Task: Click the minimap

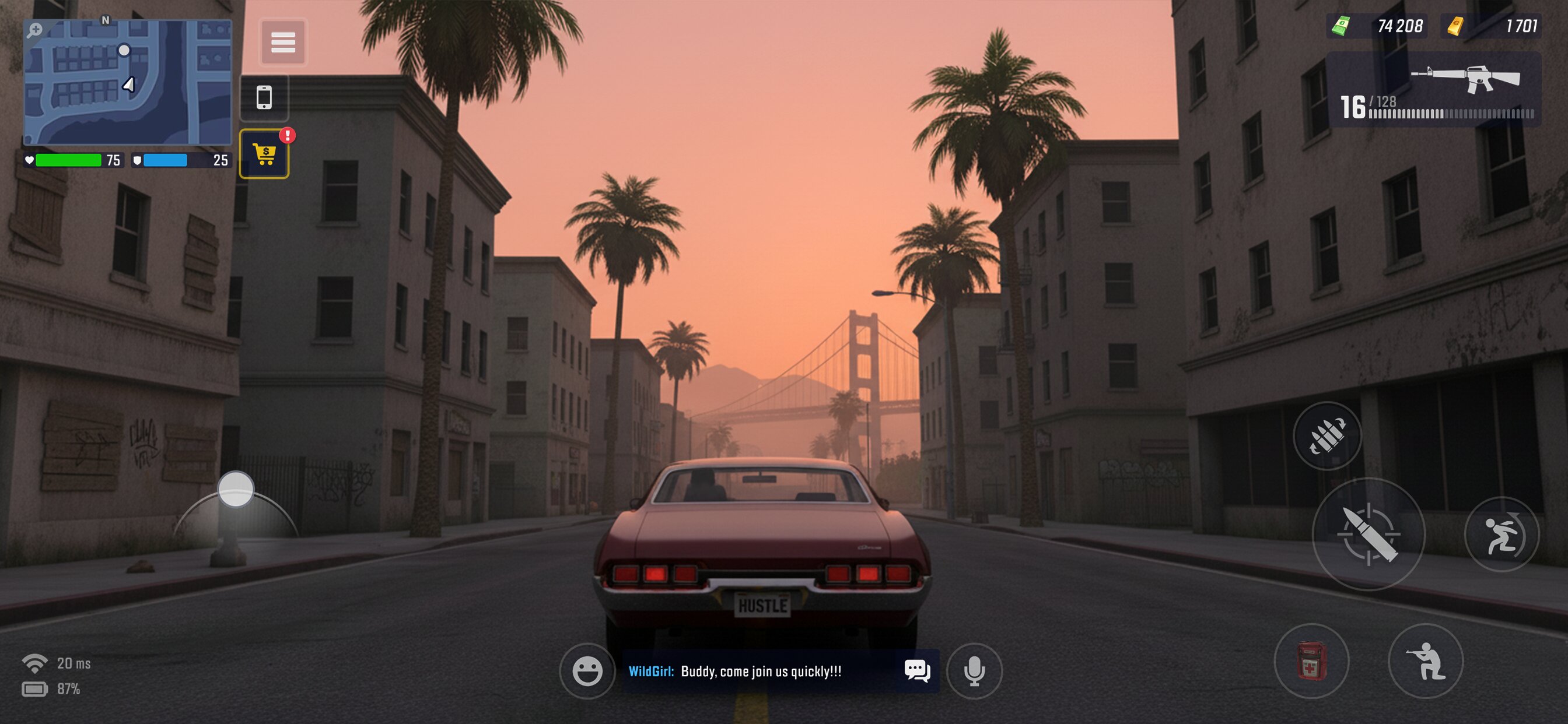Action: pyautogui.click(x=128, y=82)
